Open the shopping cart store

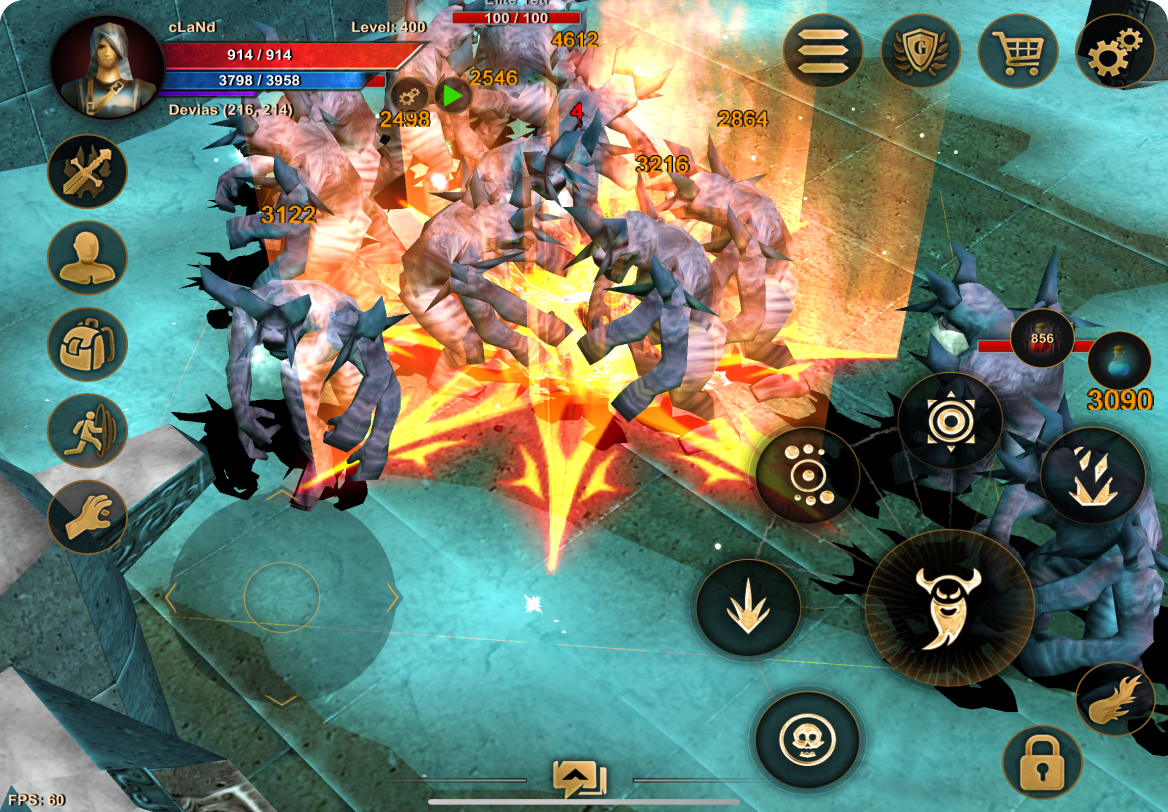pyautogui.click(x=1017, y=50)
